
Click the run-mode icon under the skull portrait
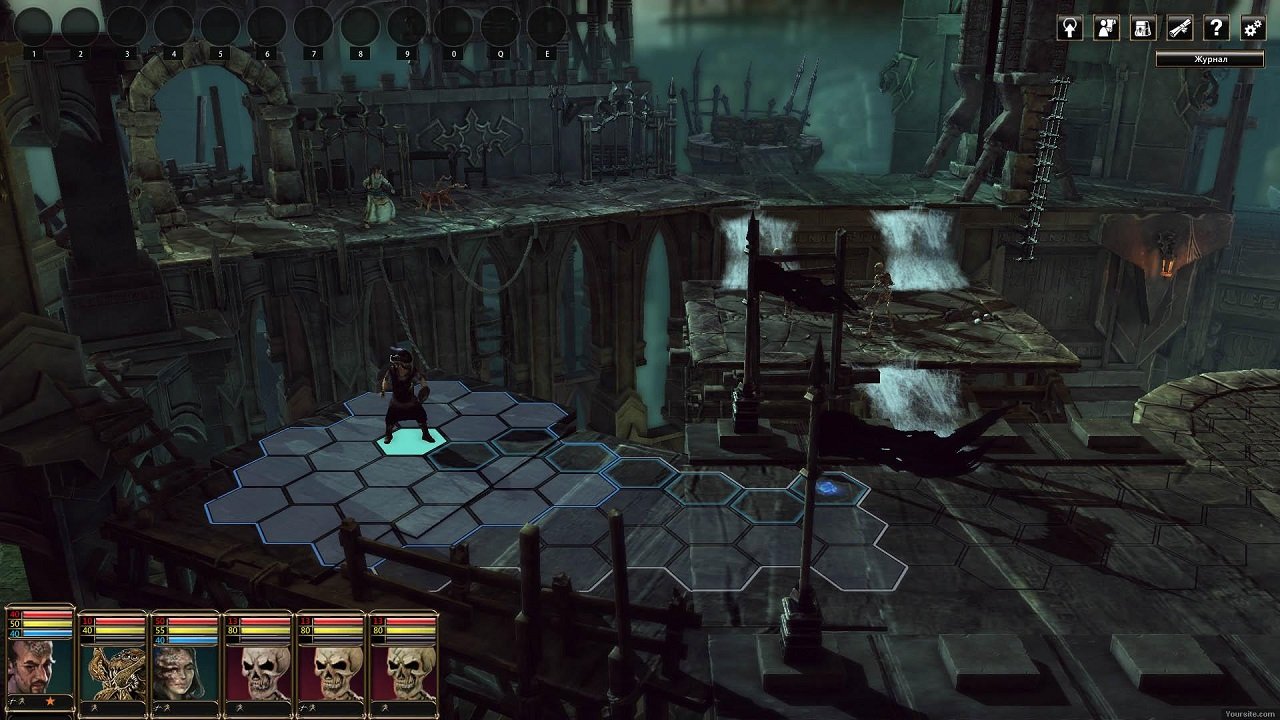click(239, 708)
